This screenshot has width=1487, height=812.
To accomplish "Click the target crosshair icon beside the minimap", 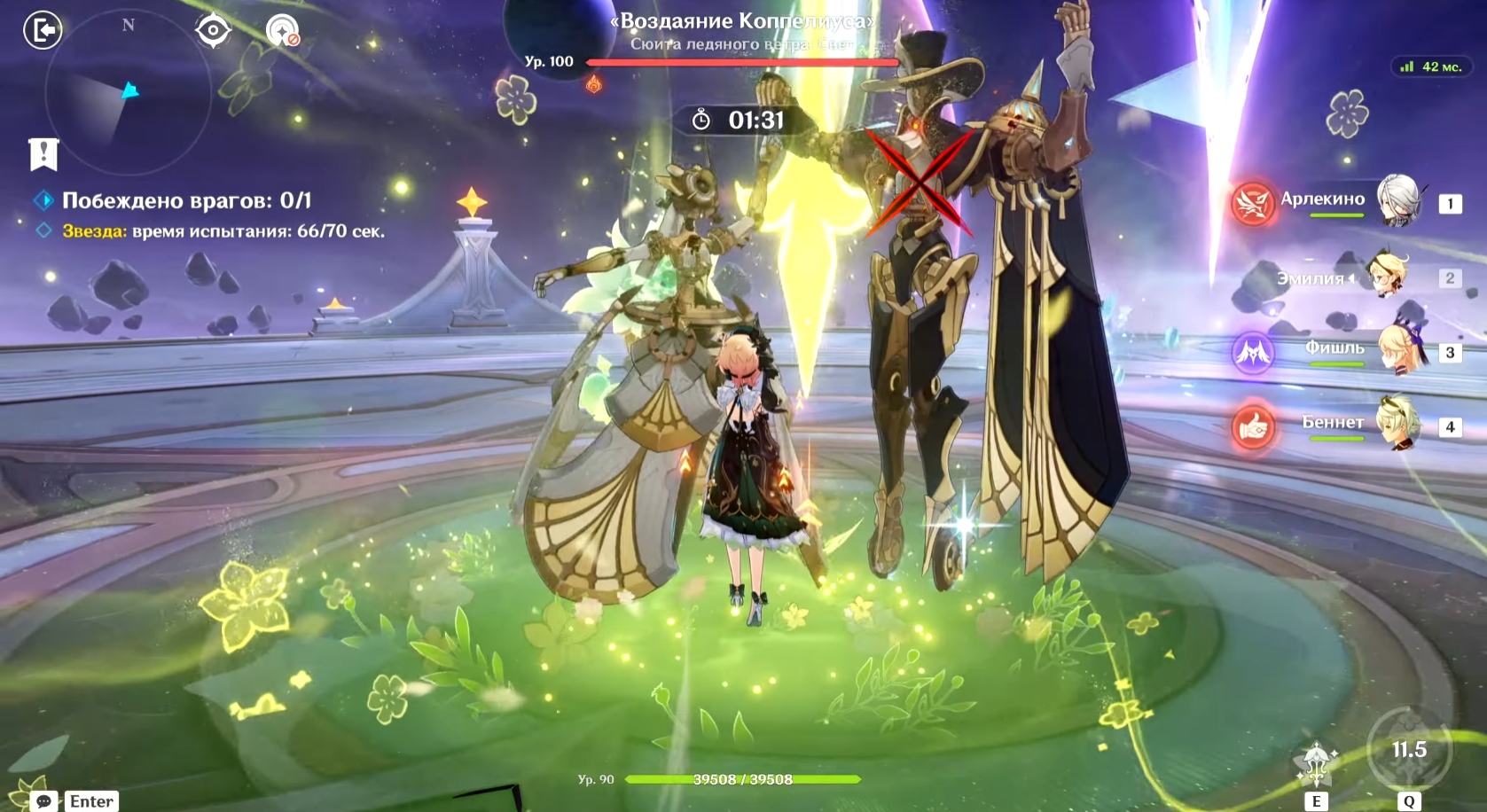I will (213, 31).
